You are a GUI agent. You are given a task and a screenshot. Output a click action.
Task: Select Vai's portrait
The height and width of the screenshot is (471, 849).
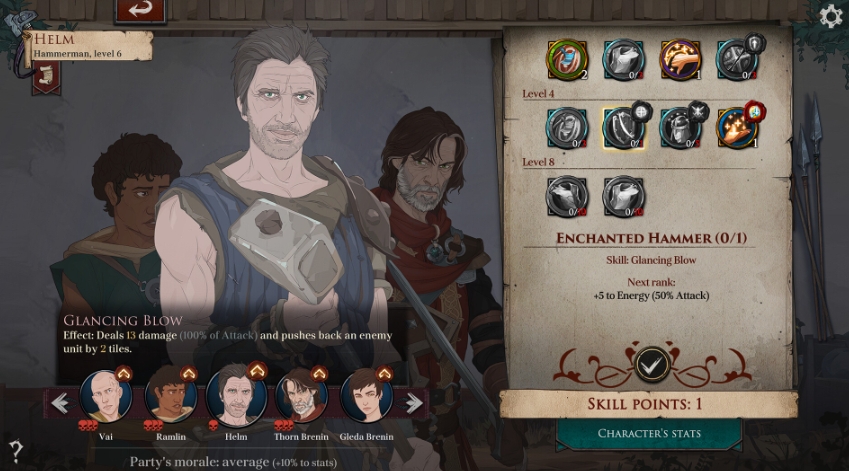(x=106, y=398)
